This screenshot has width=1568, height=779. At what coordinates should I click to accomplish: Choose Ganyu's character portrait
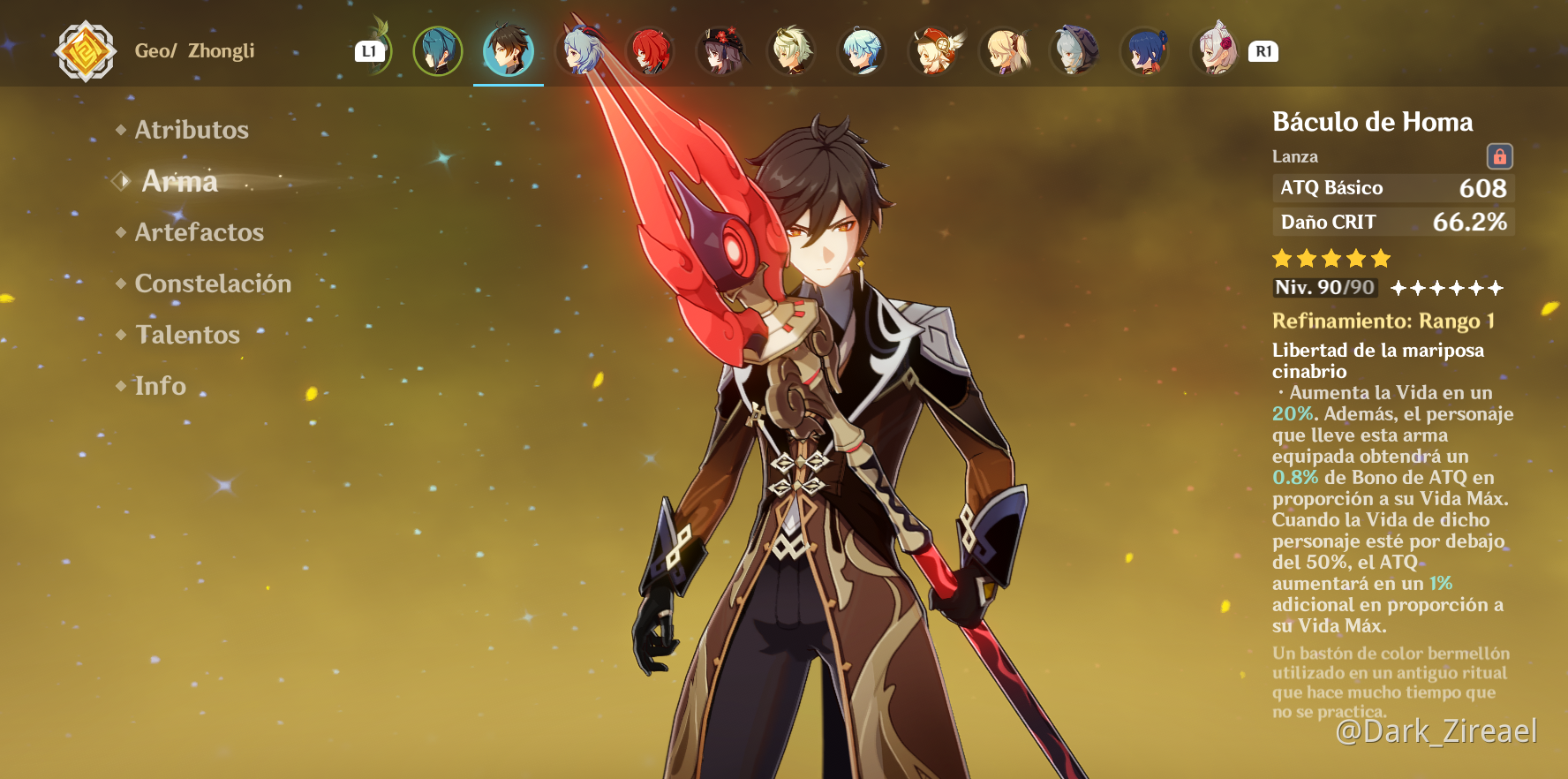point(580,51)
